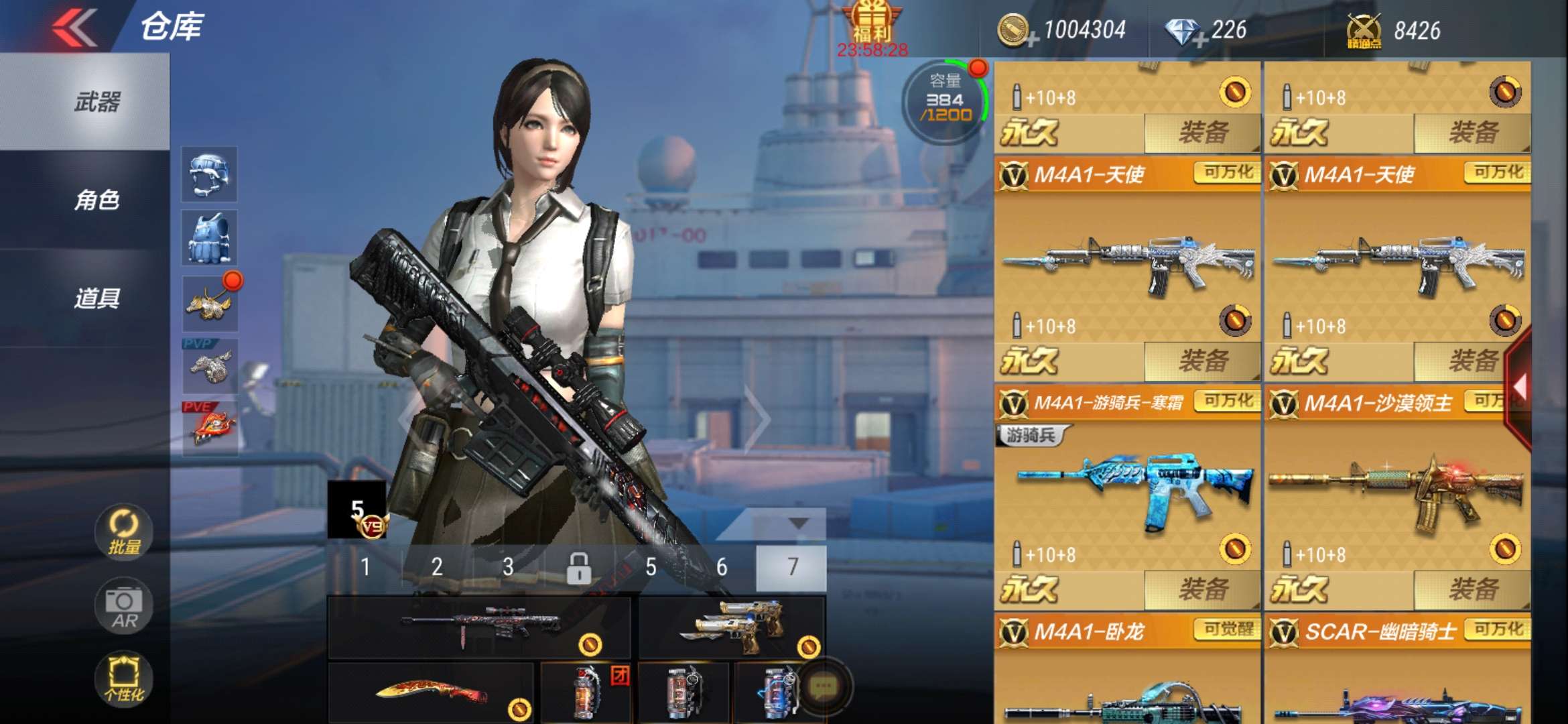Launch the AR camera mode
The height and width of the screenshot is (724, 1568).
click(x=124, y=607)
